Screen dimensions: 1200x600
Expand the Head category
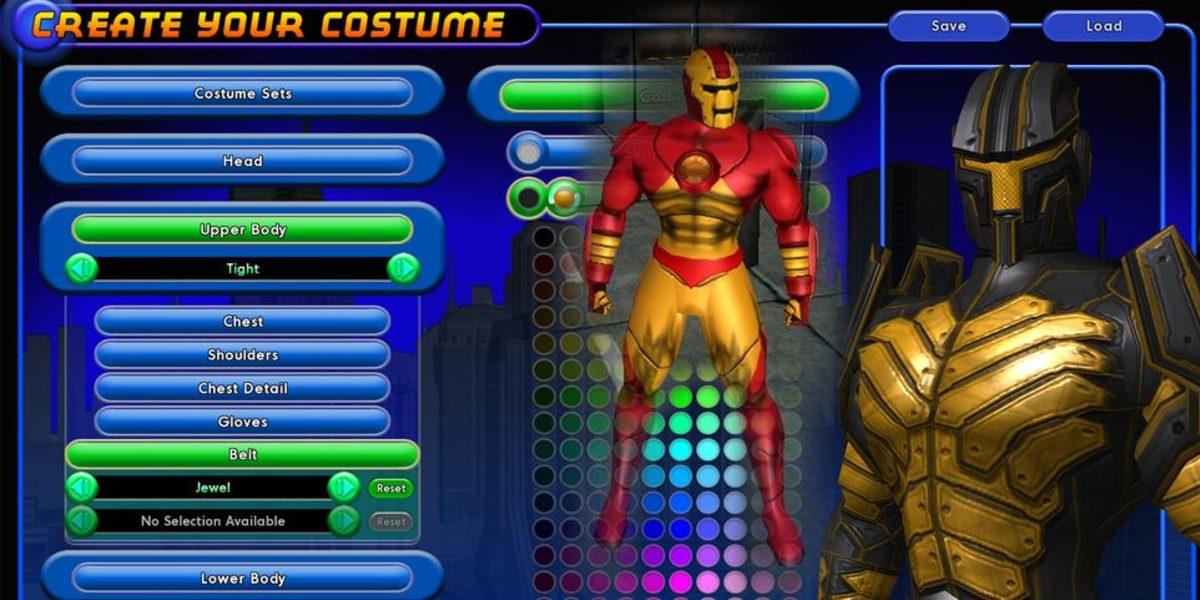pyautogui.click(x=242, y=160)
